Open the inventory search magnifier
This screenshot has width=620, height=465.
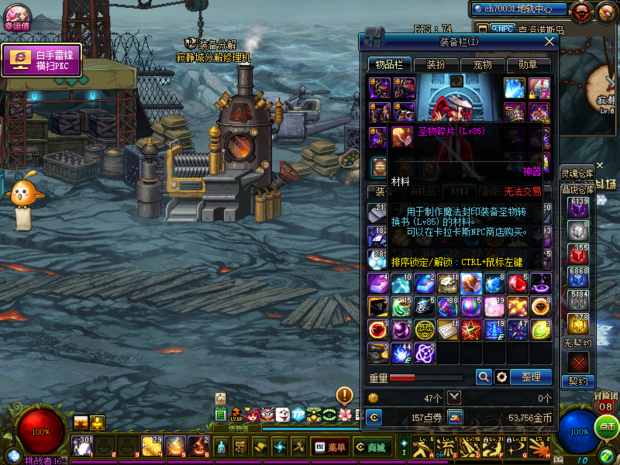point(483,377)
